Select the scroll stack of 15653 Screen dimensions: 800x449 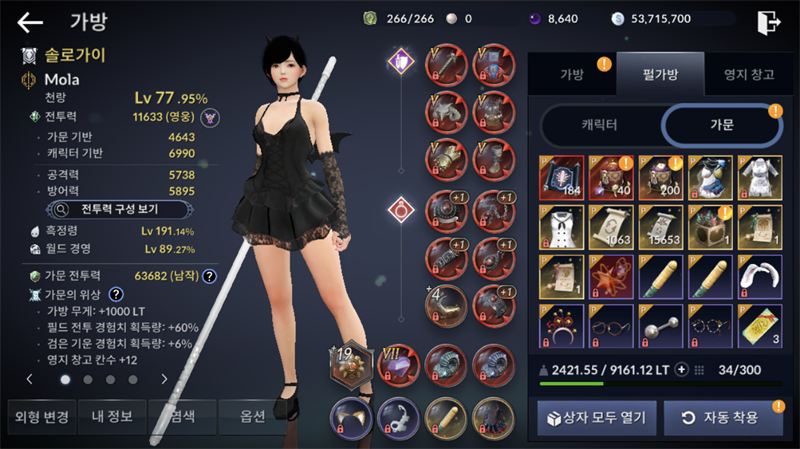click(x=660, y=227)
